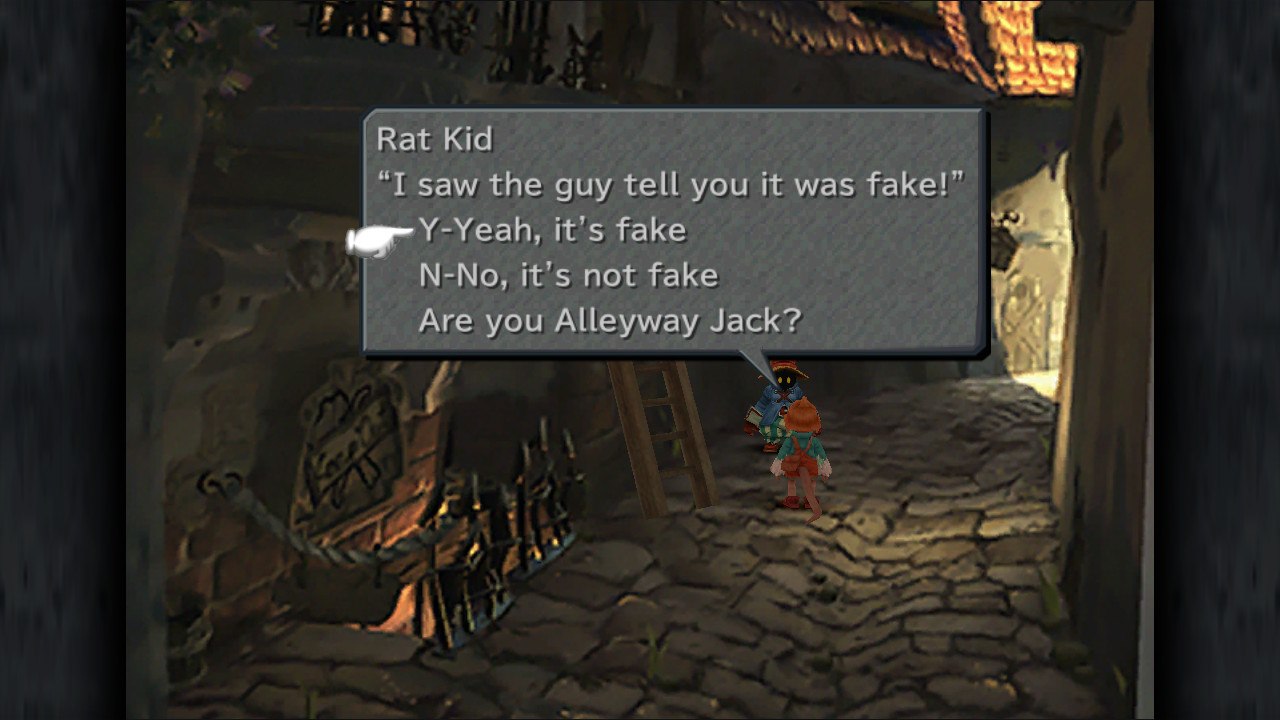Image resolution: width=1280 pixels, height=720 pixels.
Task: Click the Rat Kid name label
Action: pos(433,138)
